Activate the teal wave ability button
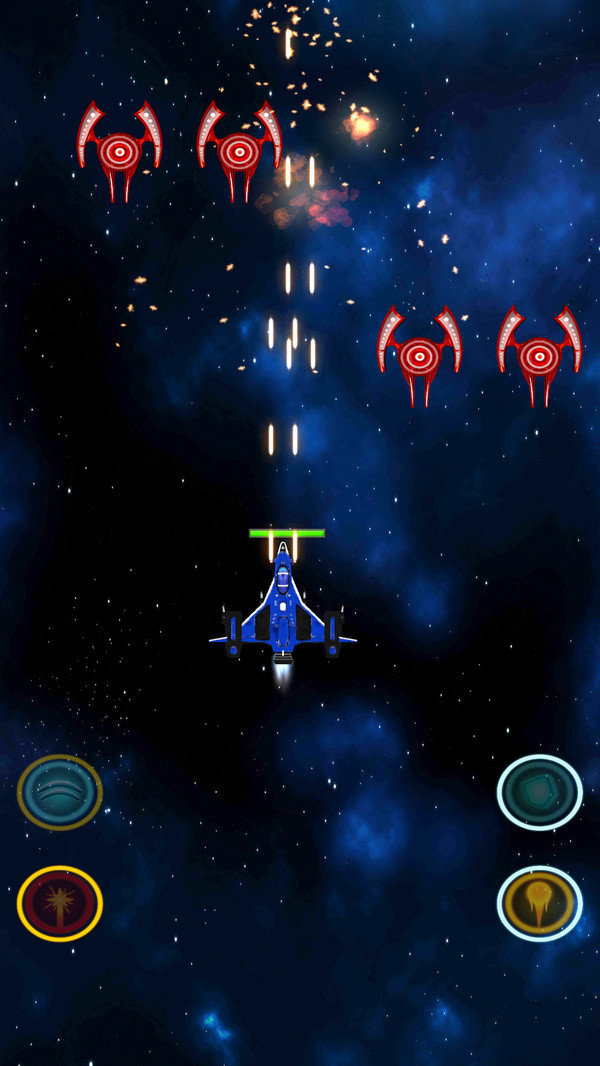 [x=60, y=792]
